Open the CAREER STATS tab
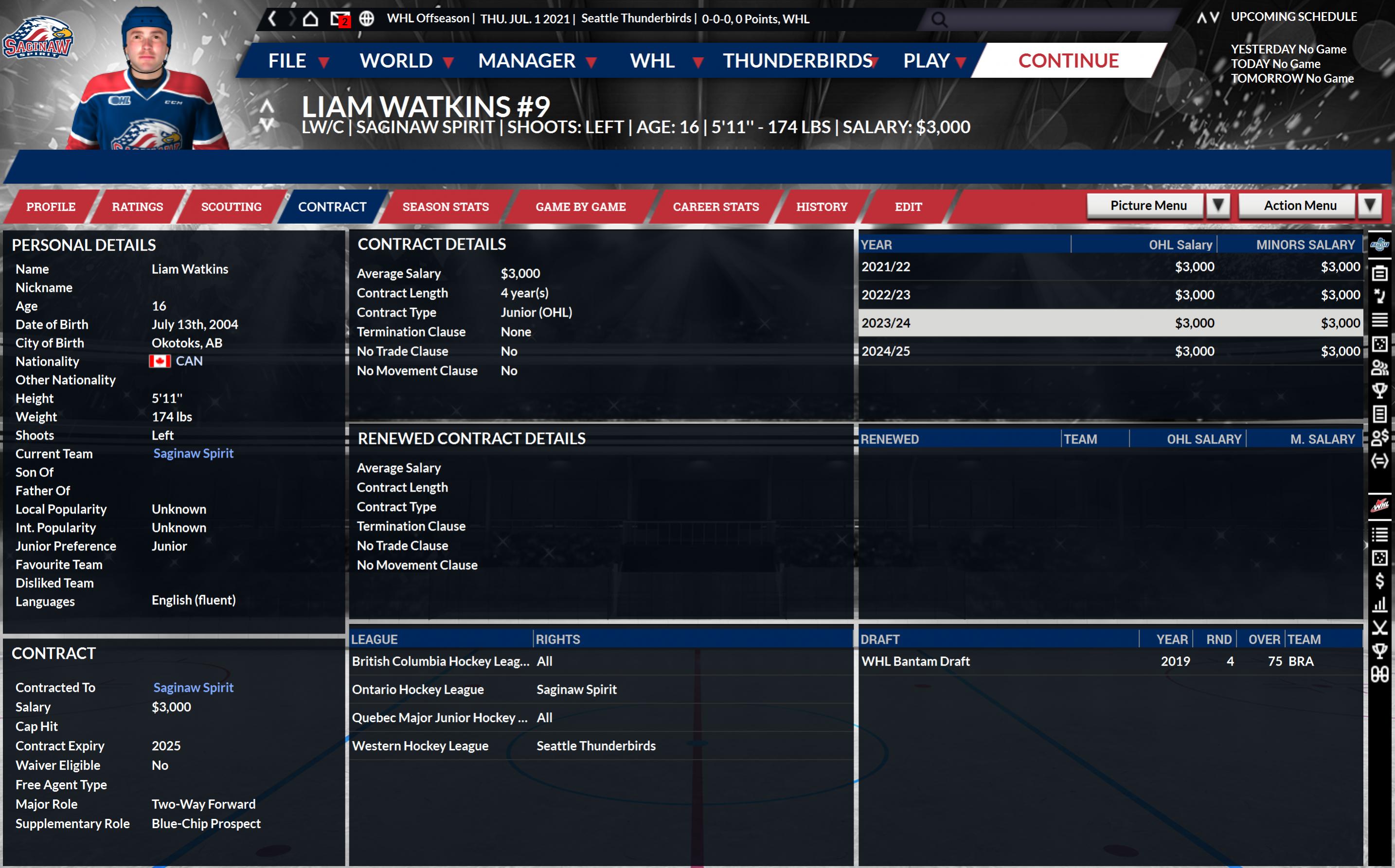The image size is (1395, 868). click(715, 207)
